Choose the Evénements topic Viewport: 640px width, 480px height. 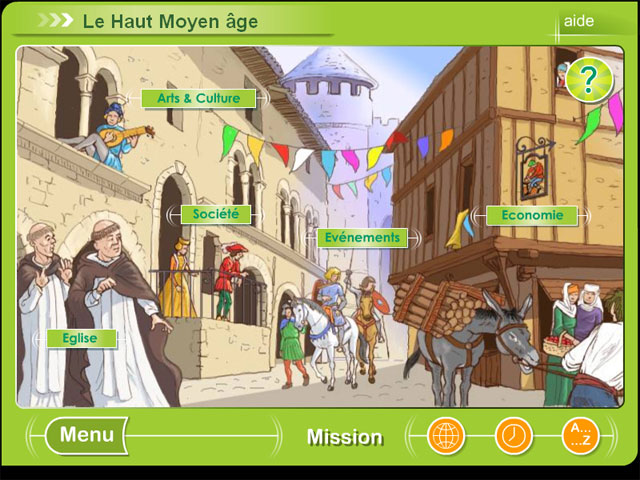[361, 238]
